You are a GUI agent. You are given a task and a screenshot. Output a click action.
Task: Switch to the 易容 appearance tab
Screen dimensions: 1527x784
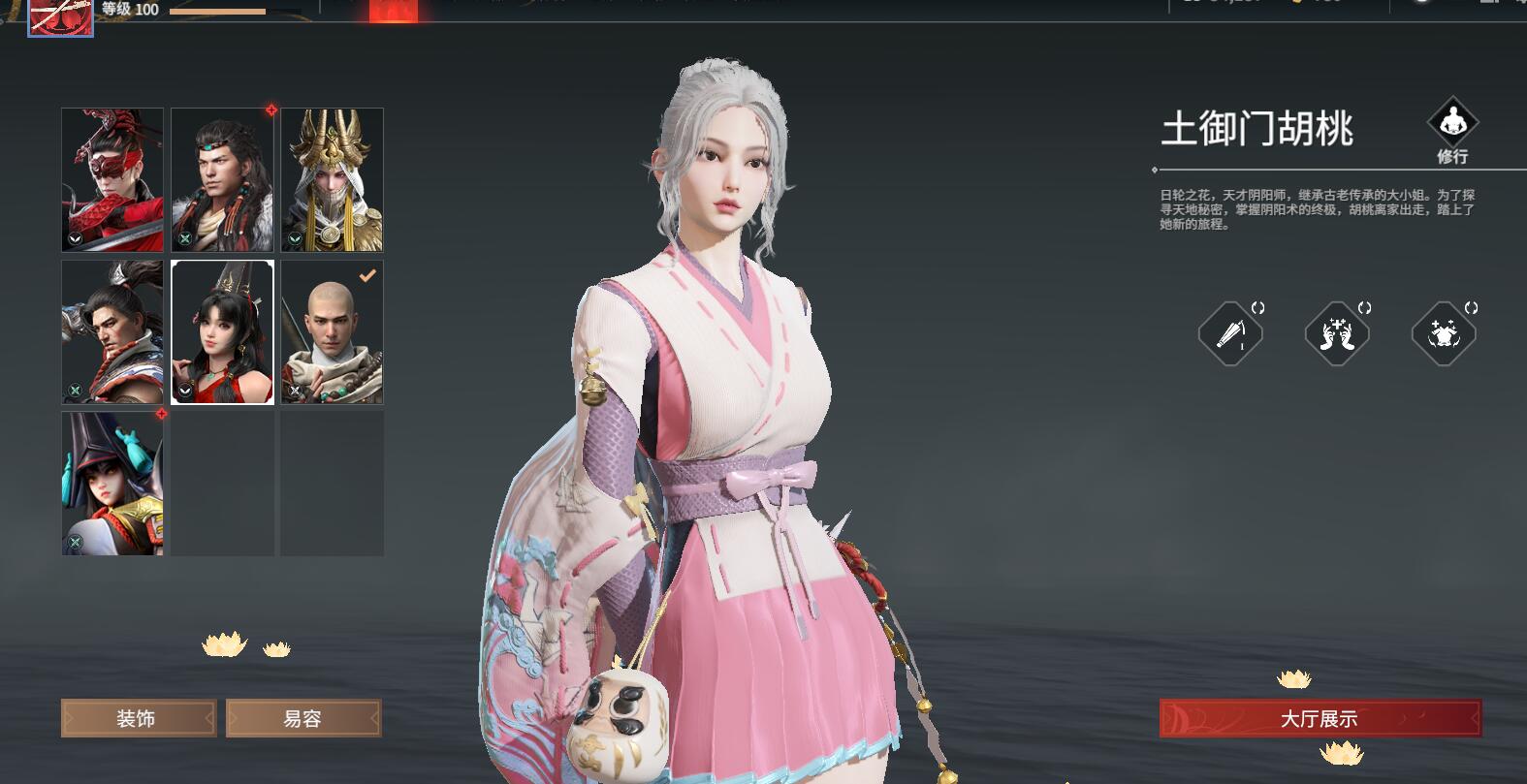pyautogui.click(x=303, y=718)
